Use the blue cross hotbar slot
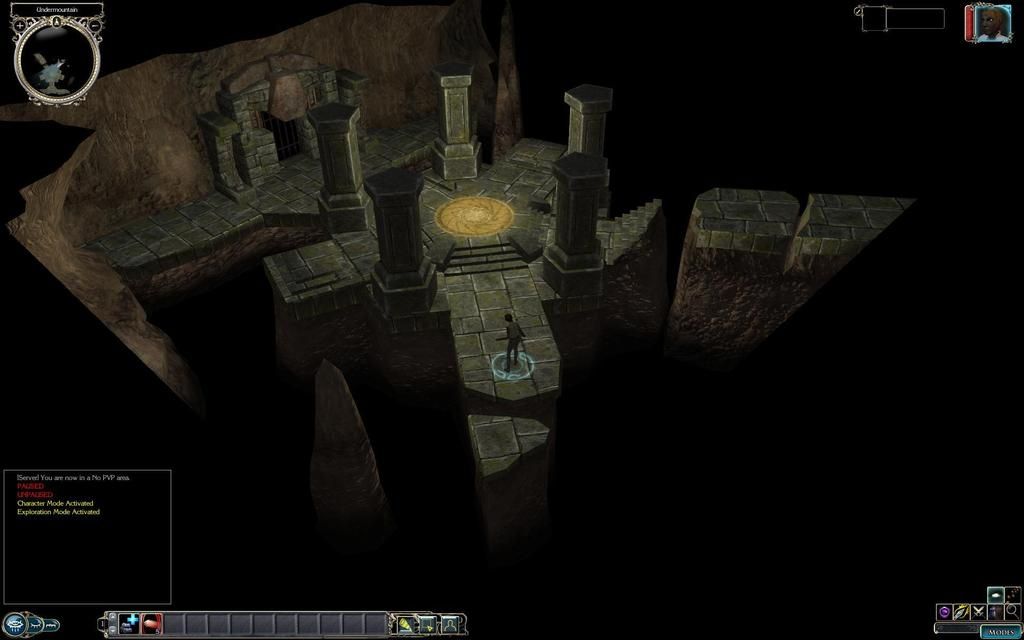 (130, 623)
